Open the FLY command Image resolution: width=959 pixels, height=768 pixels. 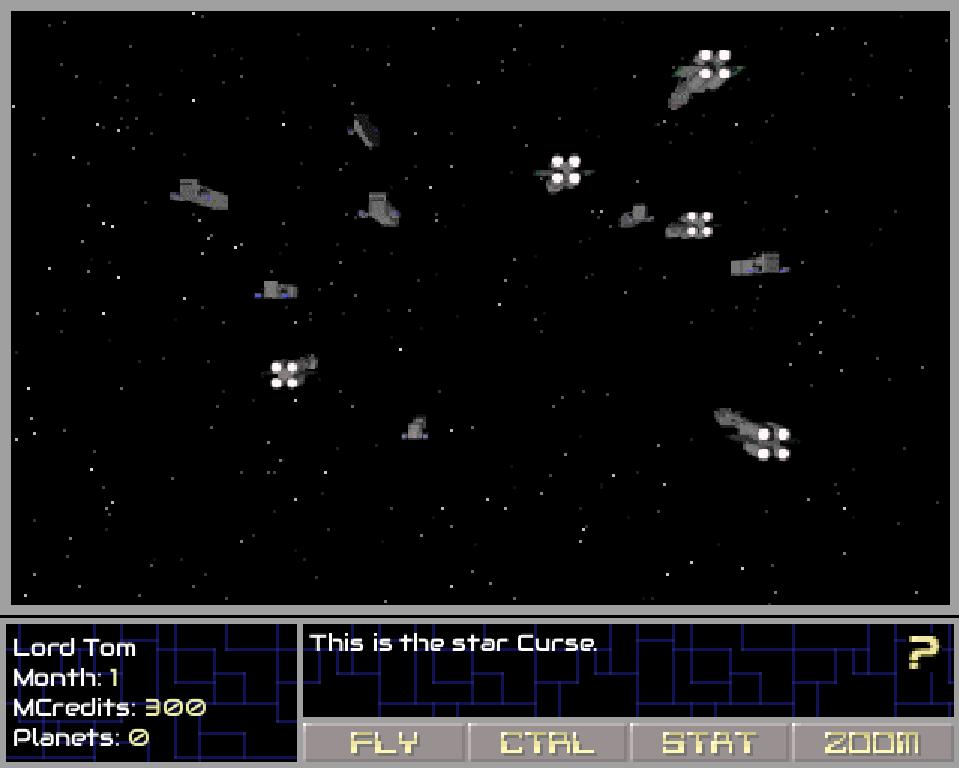coord(385,743)
